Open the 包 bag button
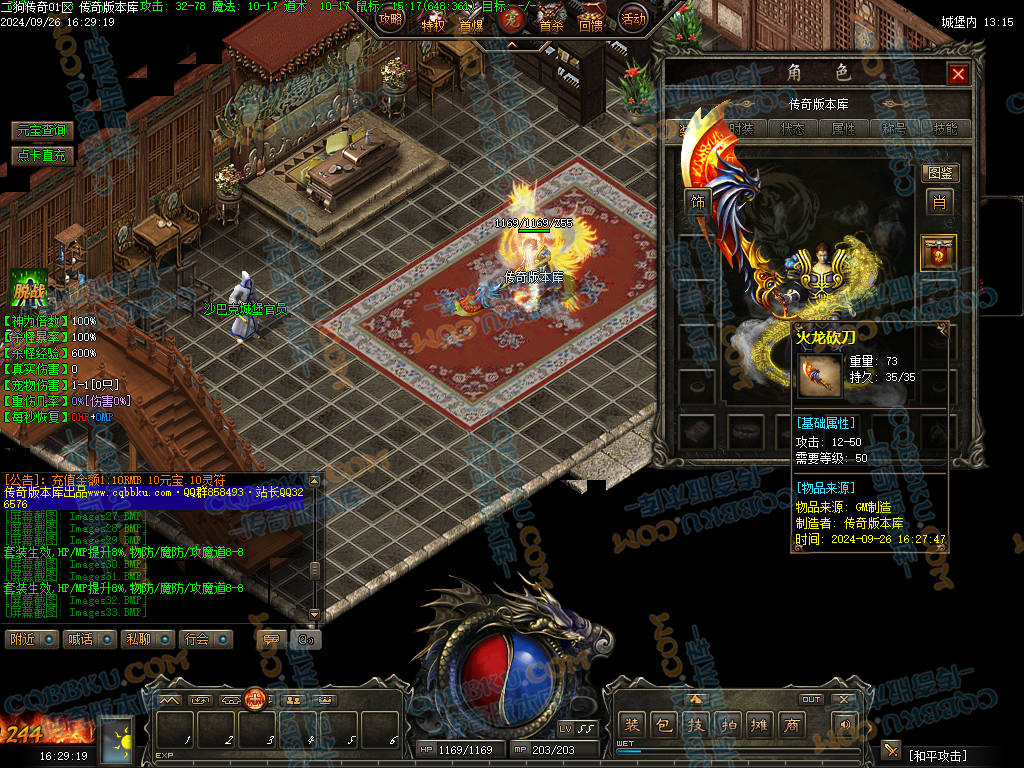 662,724
